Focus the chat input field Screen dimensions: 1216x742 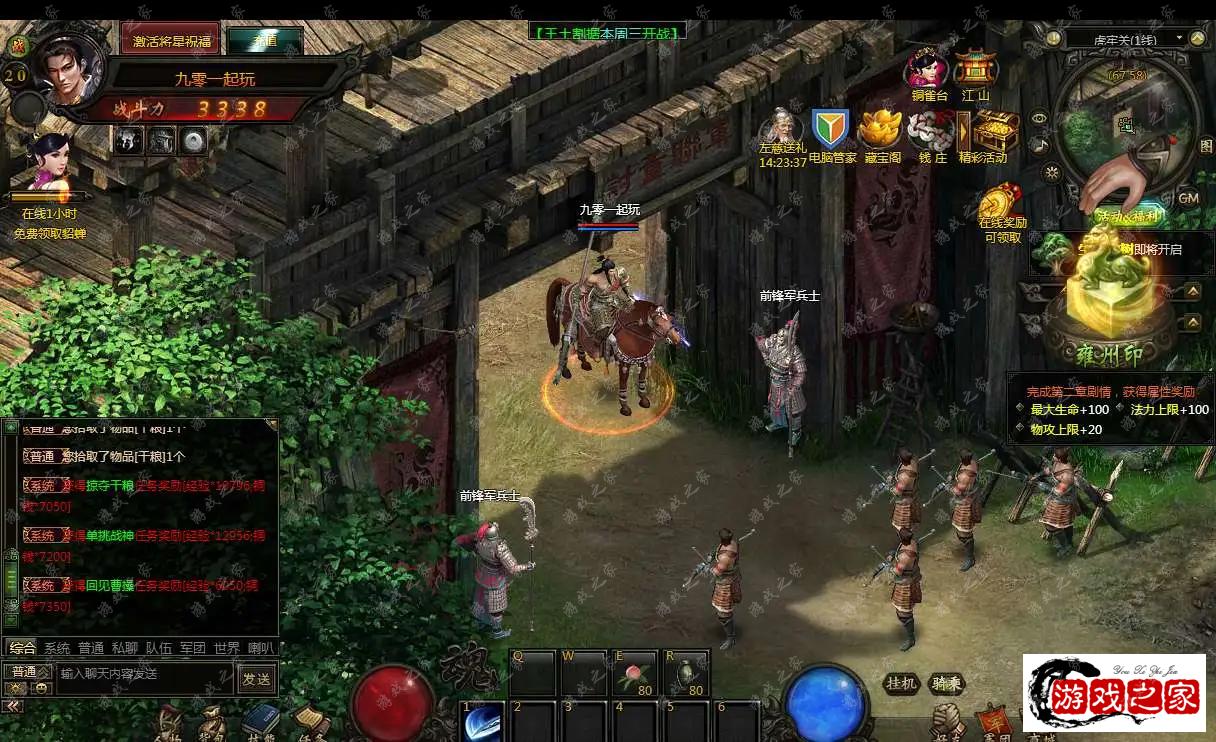coord(145,675)
